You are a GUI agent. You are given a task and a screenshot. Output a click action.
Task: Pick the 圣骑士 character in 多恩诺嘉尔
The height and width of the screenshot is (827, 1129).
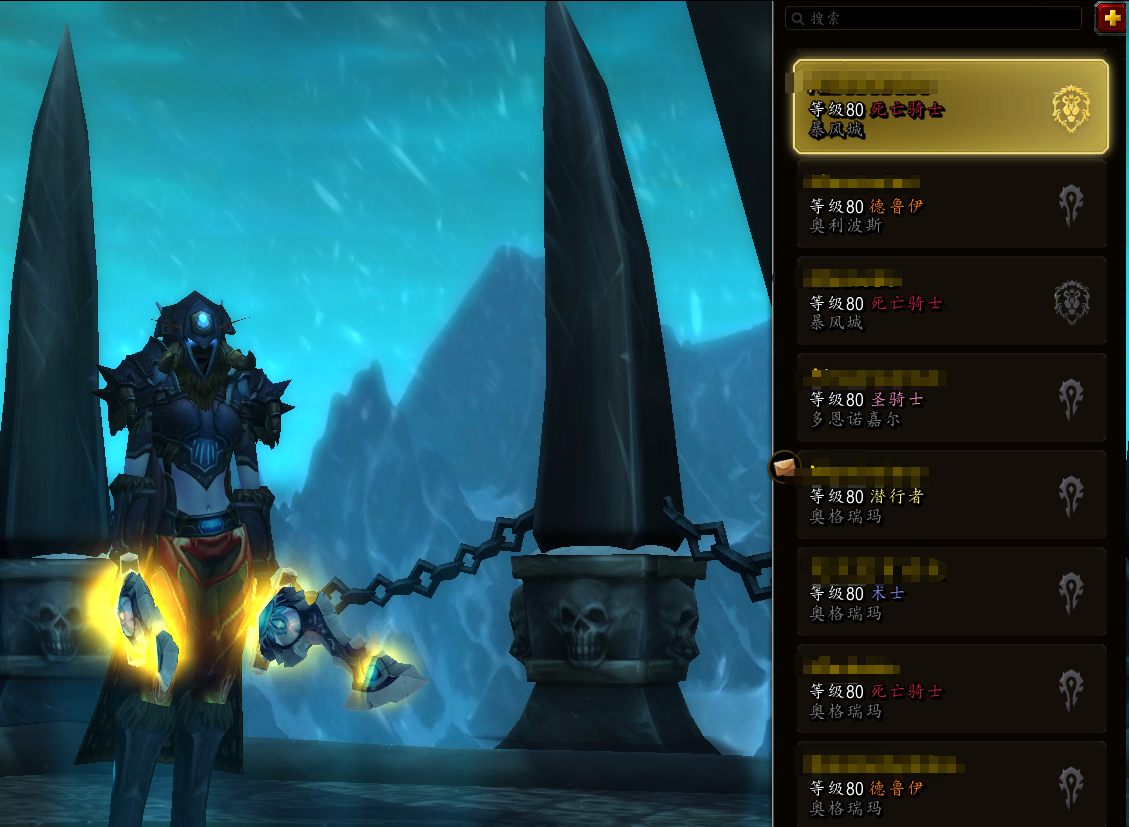click(x=950, y=398)
